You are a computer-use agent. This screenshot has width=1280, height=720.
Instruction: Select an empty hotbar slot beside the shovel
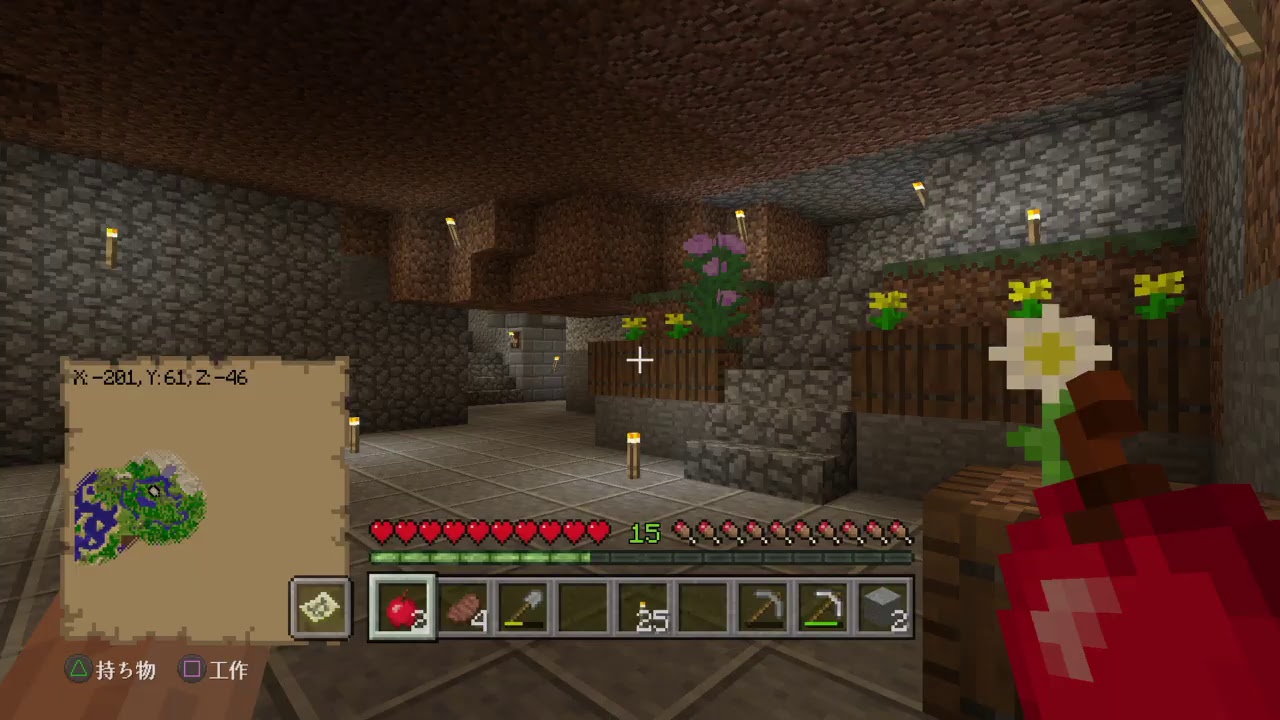[582, 610]
